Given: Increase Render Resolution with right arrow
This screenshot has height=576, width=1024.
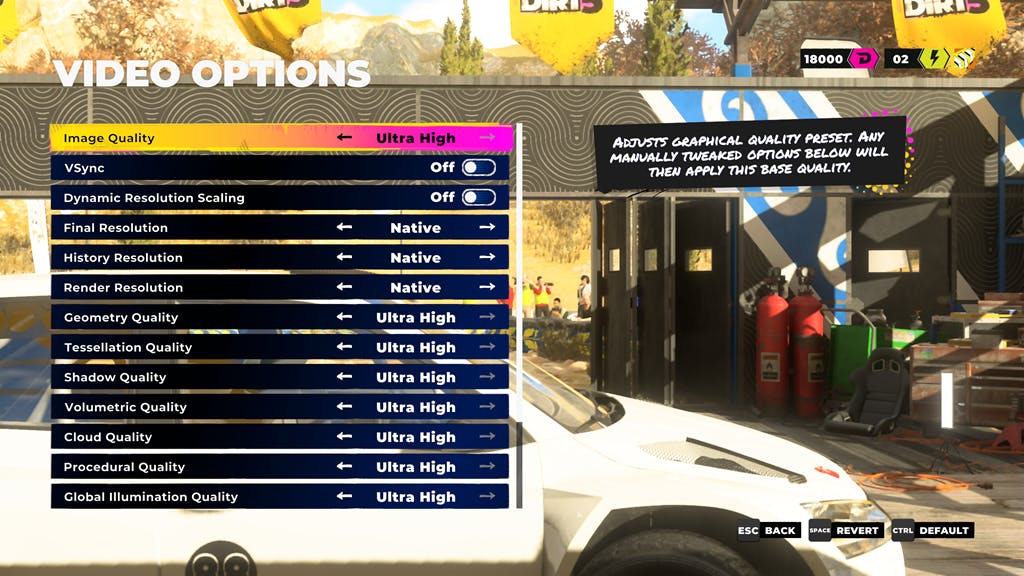Looking at the screenshot, I should [x=487, y=288].
